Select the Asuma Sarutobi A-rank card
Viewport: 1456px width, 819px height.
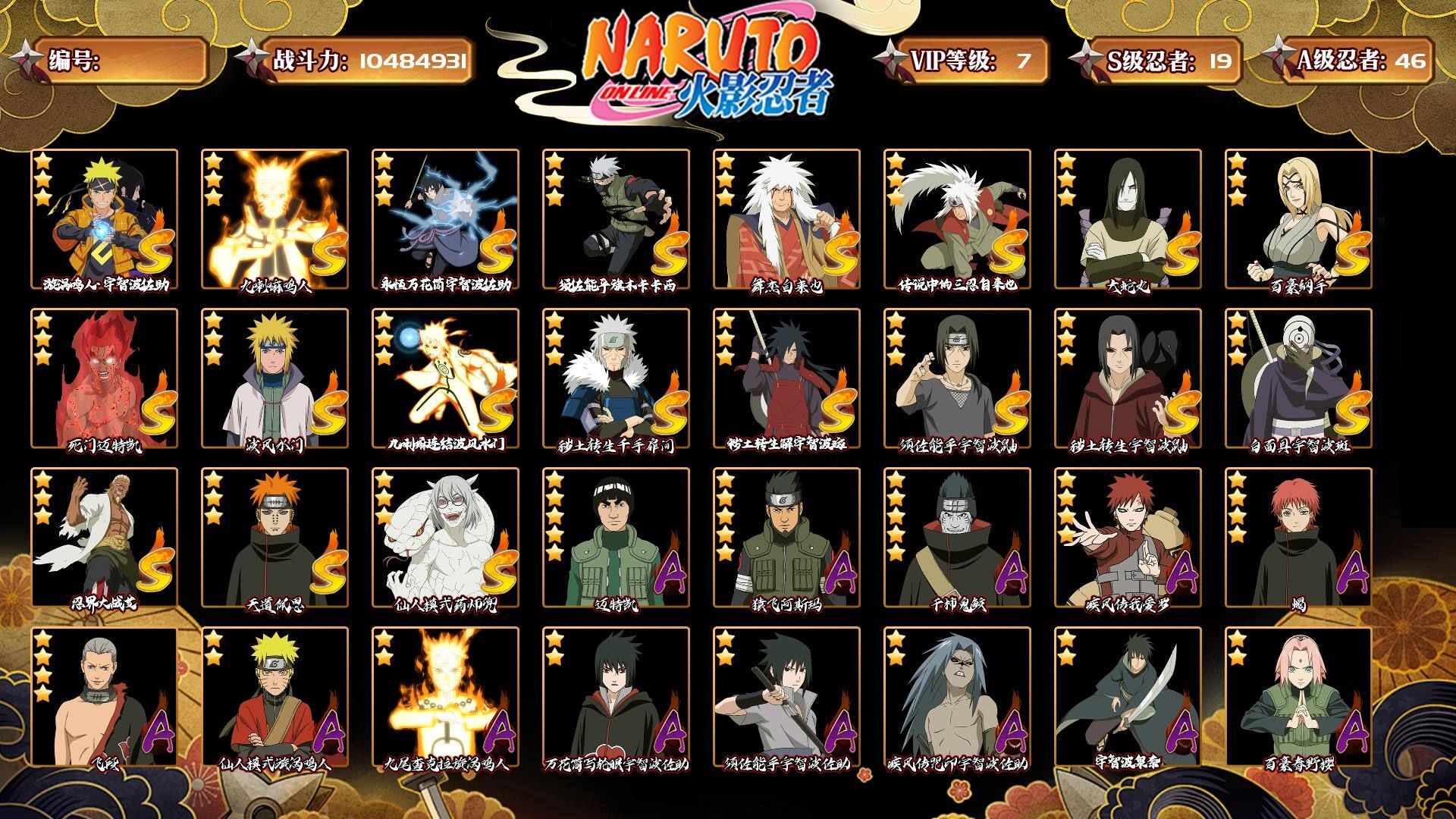[786, 538]
